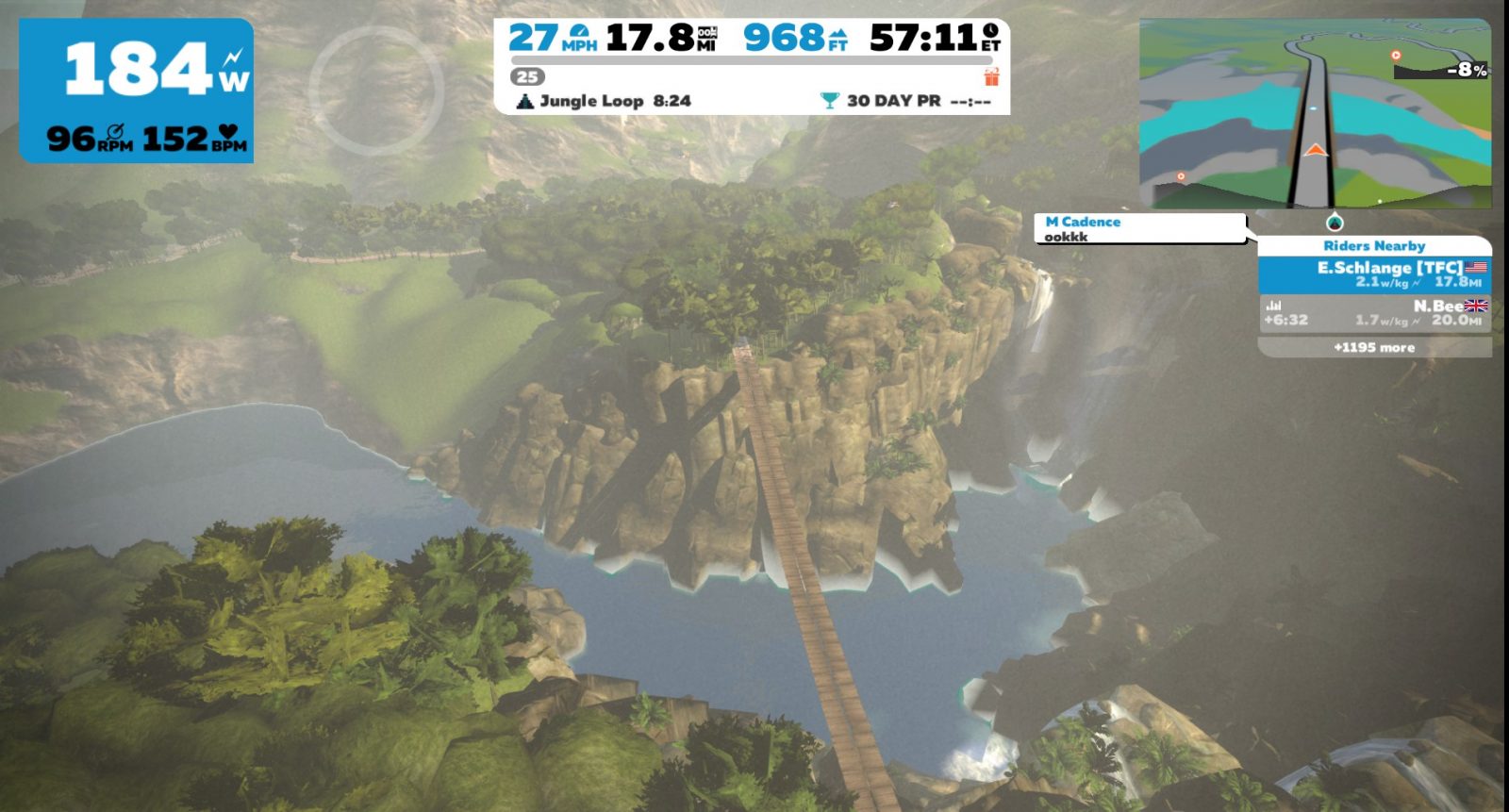Screen dimensions: 1509x812
Task: Select E.Schlange [TFC] rider row
Action: 1374,274
